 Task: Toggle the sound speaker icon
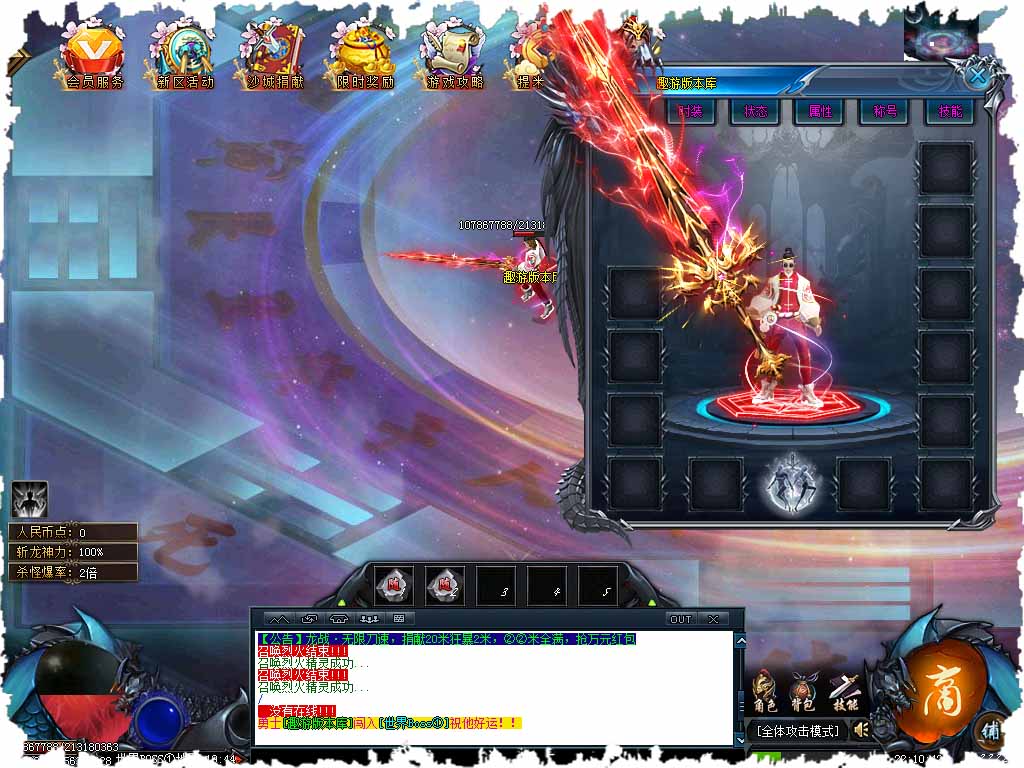click(859, 731)
